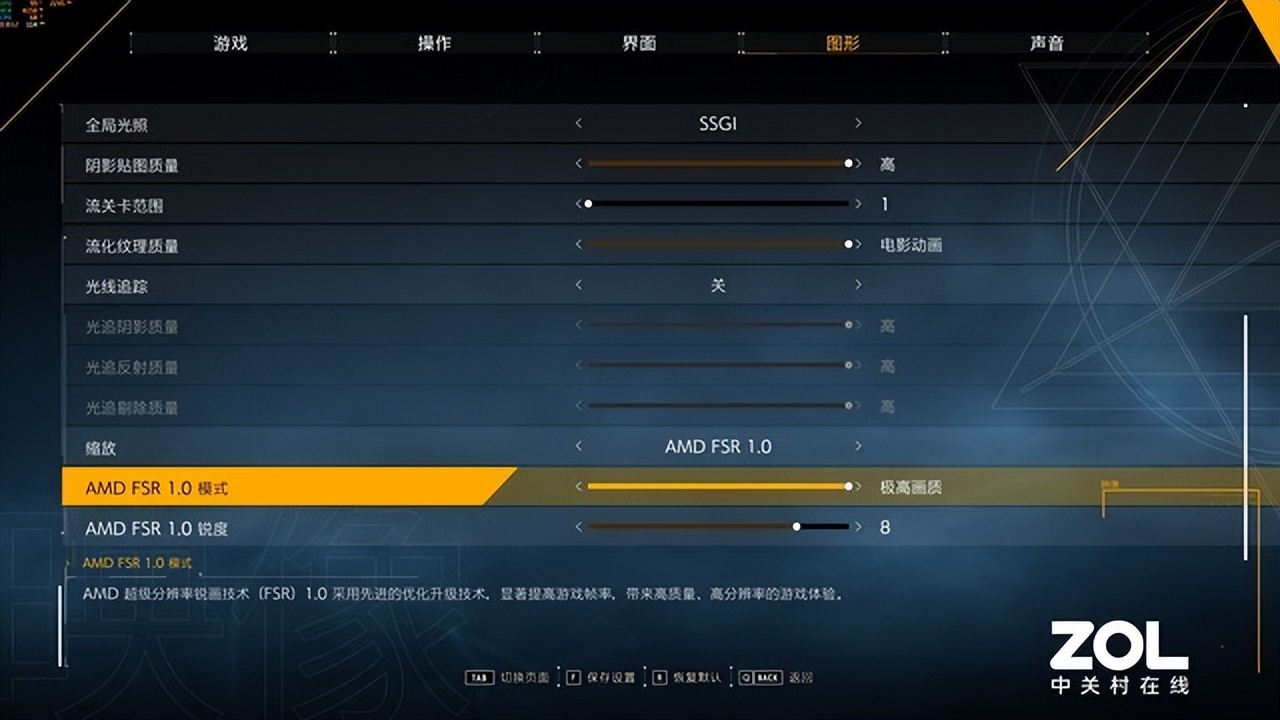1280x720 pixels.
Task: Open the 游戏 settings tab
Action: click(229, 43)
